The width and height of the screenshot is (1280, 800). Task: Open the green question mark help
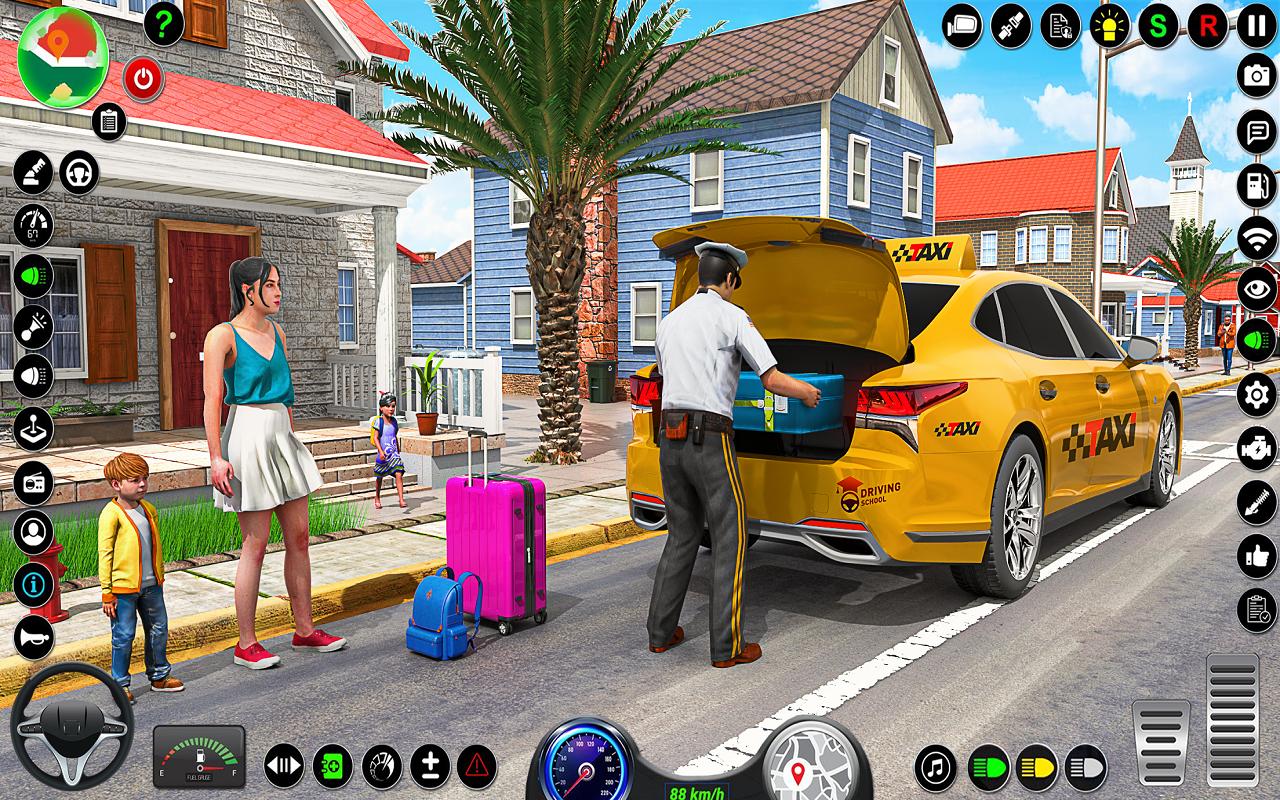pyautogui.click(x=164, y=25)
